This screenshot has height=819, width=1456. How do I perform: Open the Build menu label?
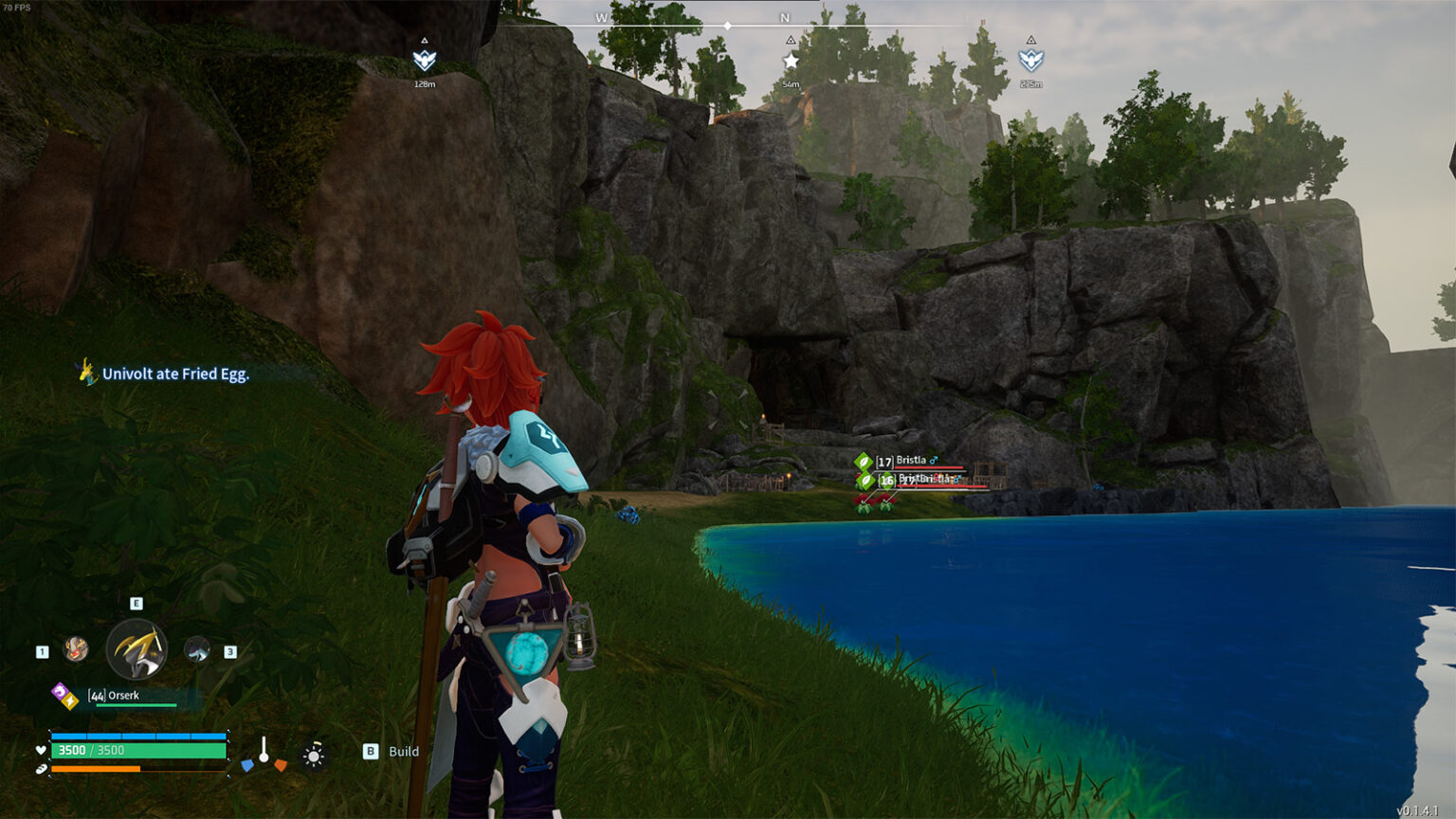pyautogui.click(x=403, y=752)
